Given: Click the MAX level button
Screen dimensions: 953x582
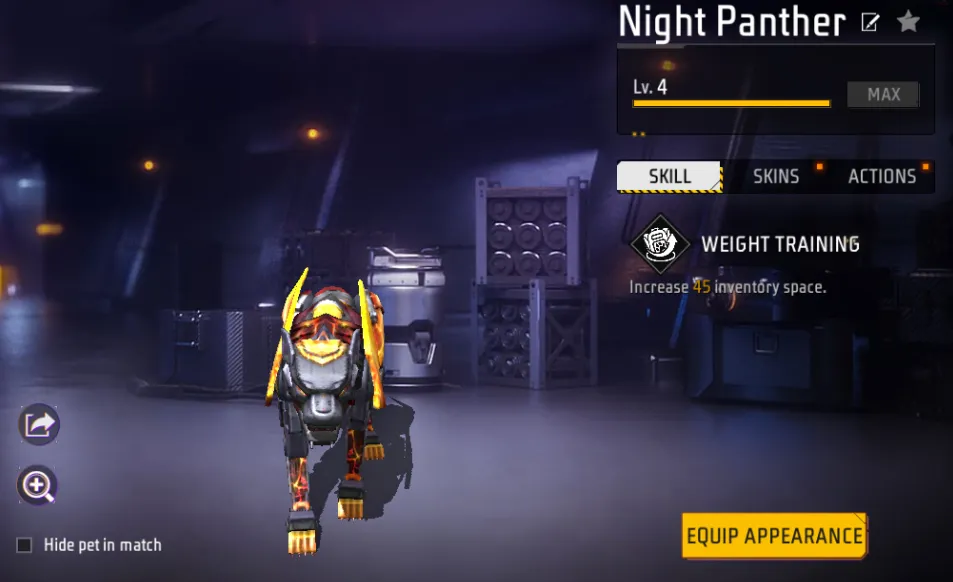Looking at the screenshot, I should point(883,95).
